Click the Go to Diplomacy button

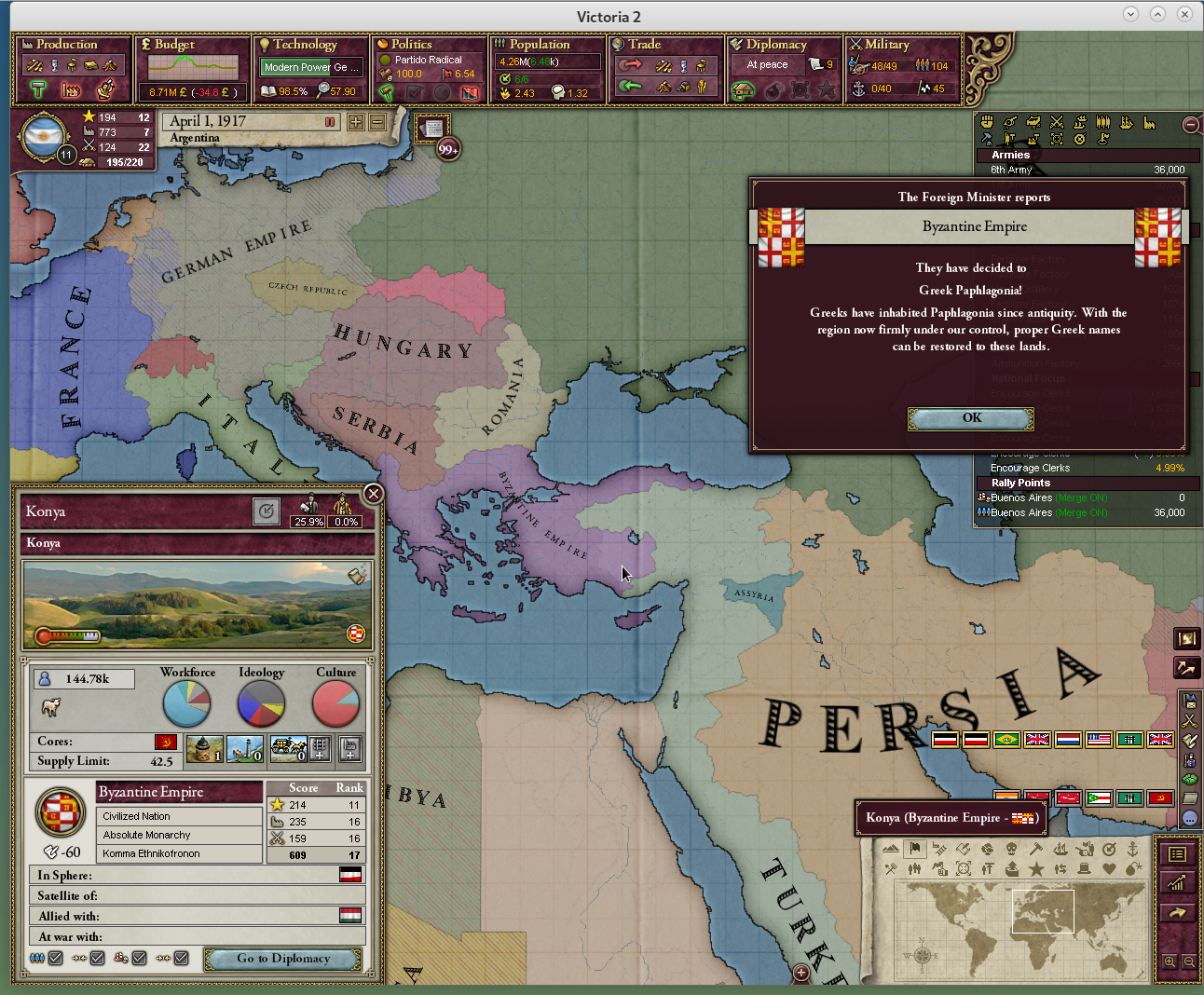pyautogui.click(x=283, y=959)
